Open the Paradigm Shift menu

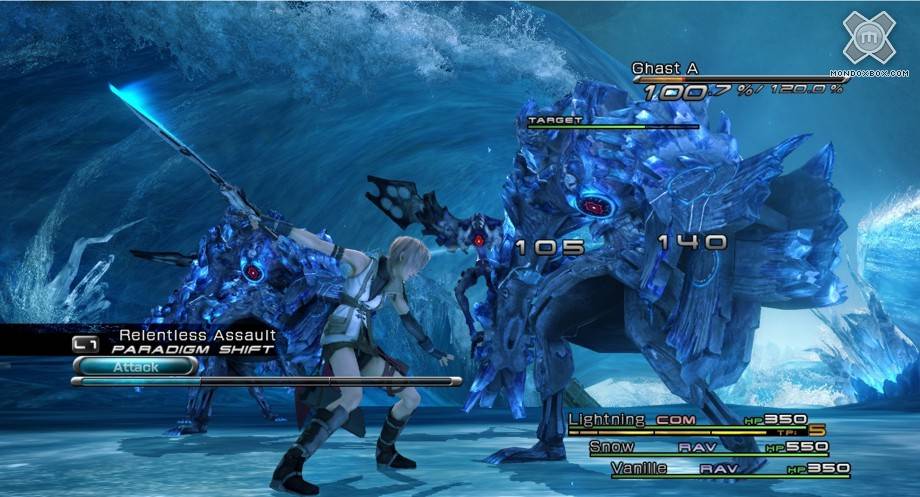192,350
